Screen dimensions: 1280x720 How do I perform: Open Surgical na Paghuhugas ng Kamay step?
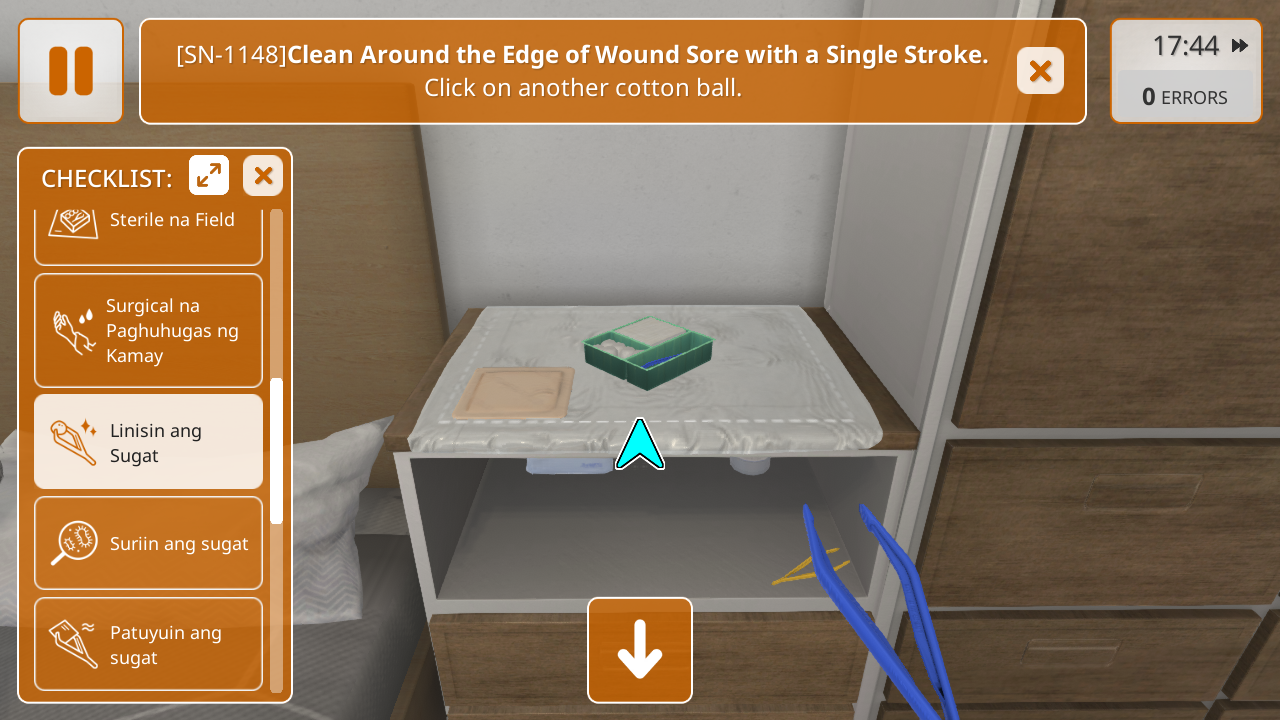pyautogui.click(x=148, y=330)
